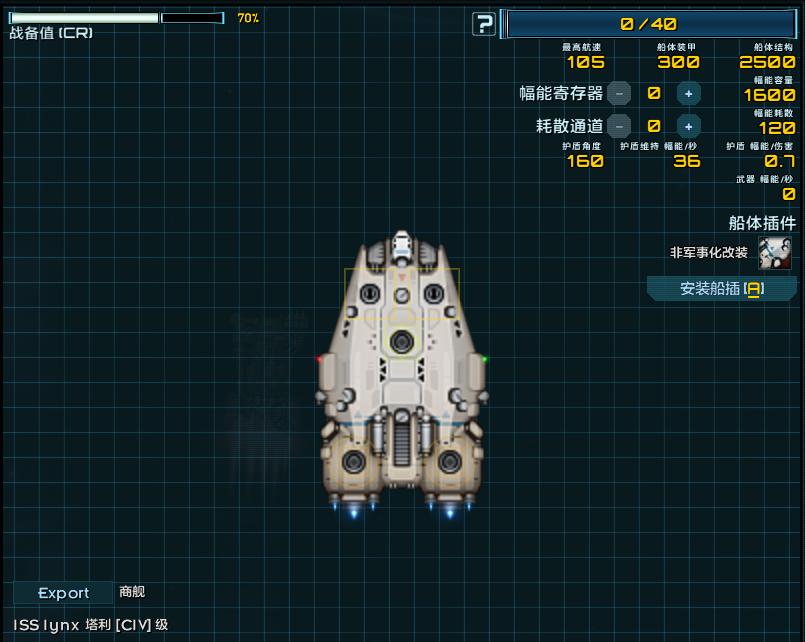Decrease 幅能寄存器 with the minus button

pos(619,94)
